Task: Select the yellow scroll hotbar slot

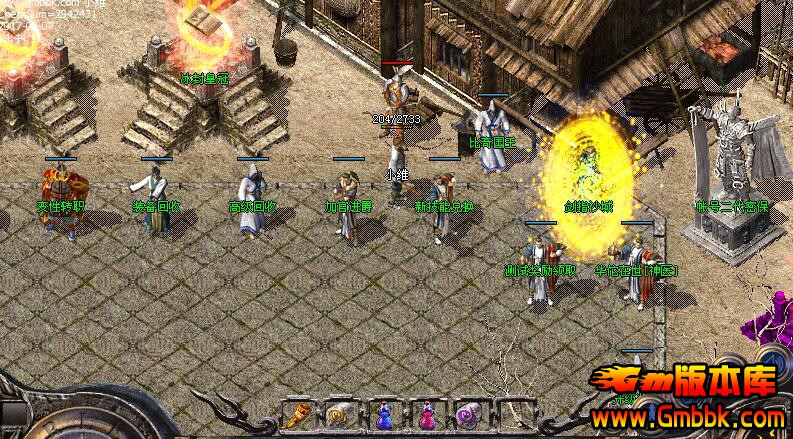Action: click(340, 414)
